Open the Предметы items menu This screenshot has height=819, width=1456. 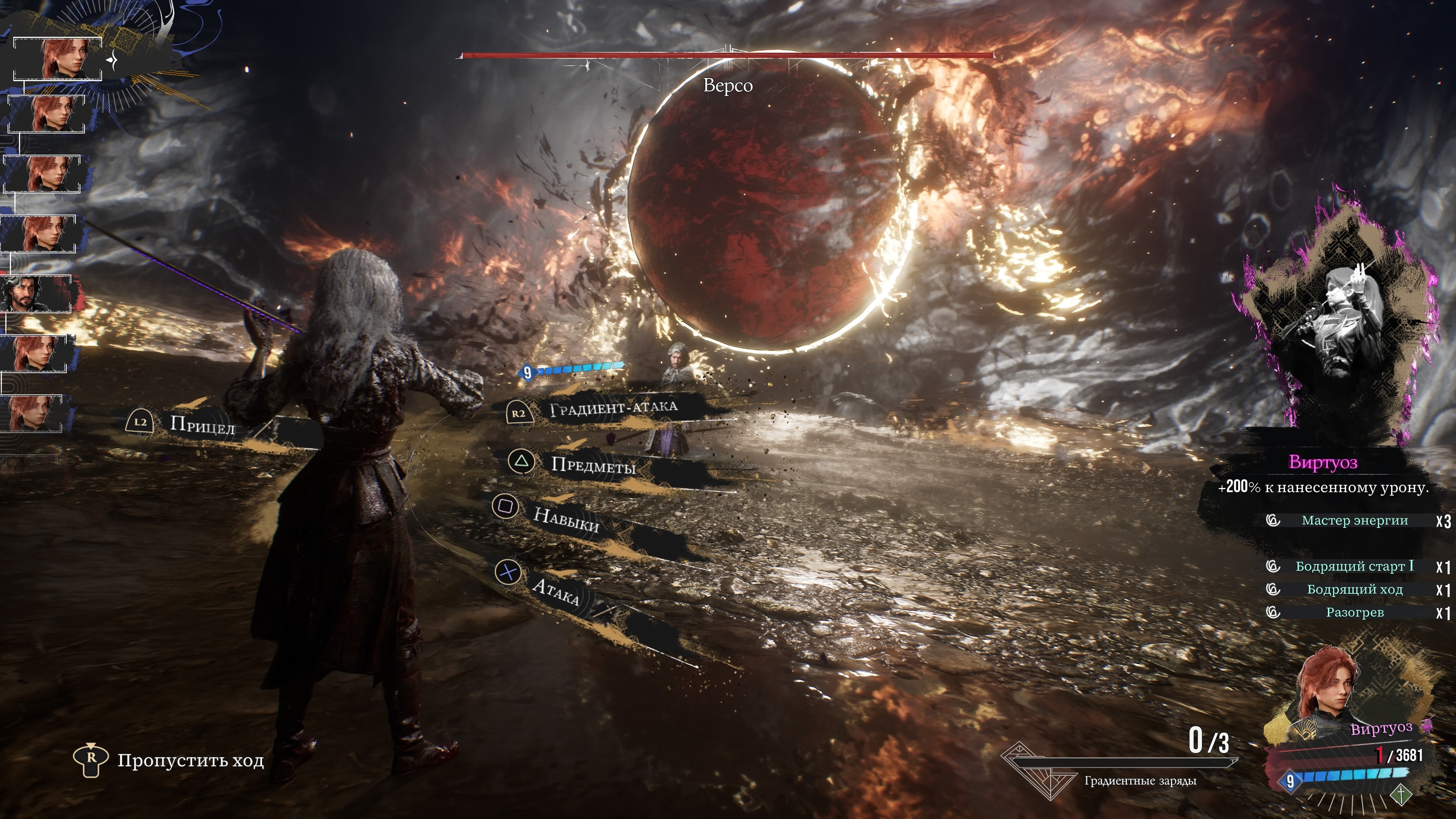[x=593, y=464]
